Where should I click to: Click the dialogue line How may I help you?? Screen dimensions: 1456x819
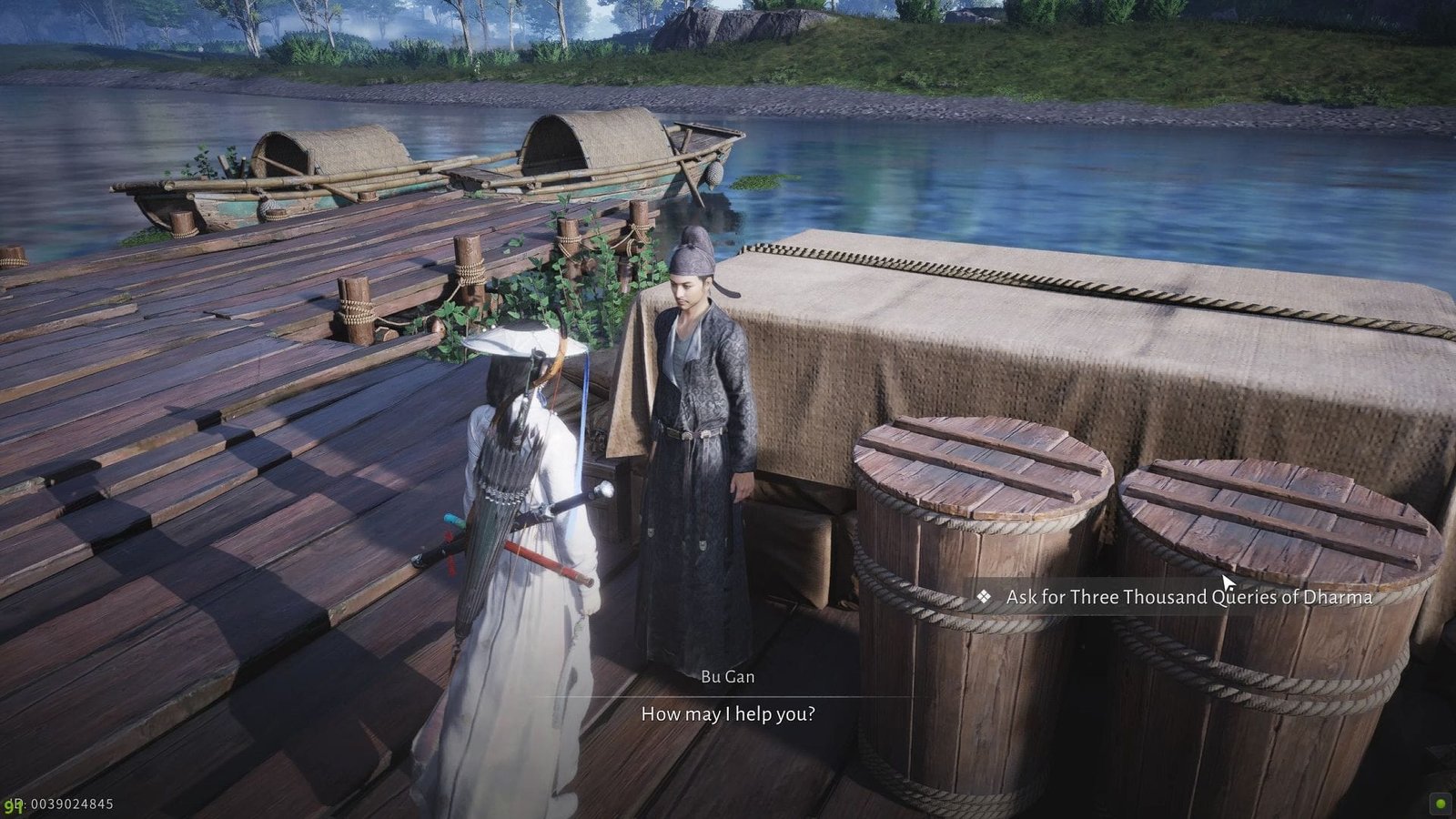(728, 716)
